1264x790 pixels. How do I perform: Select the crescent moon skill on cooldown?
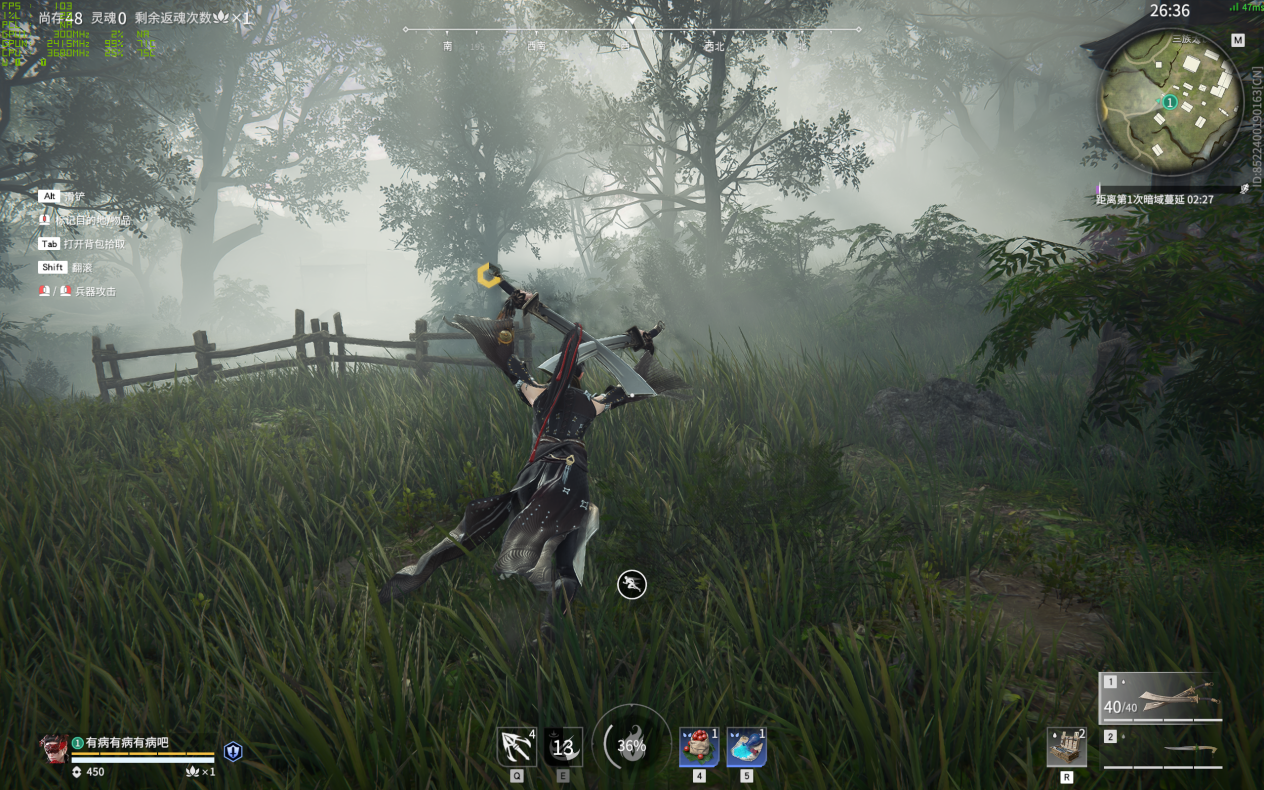coord(563,747)
